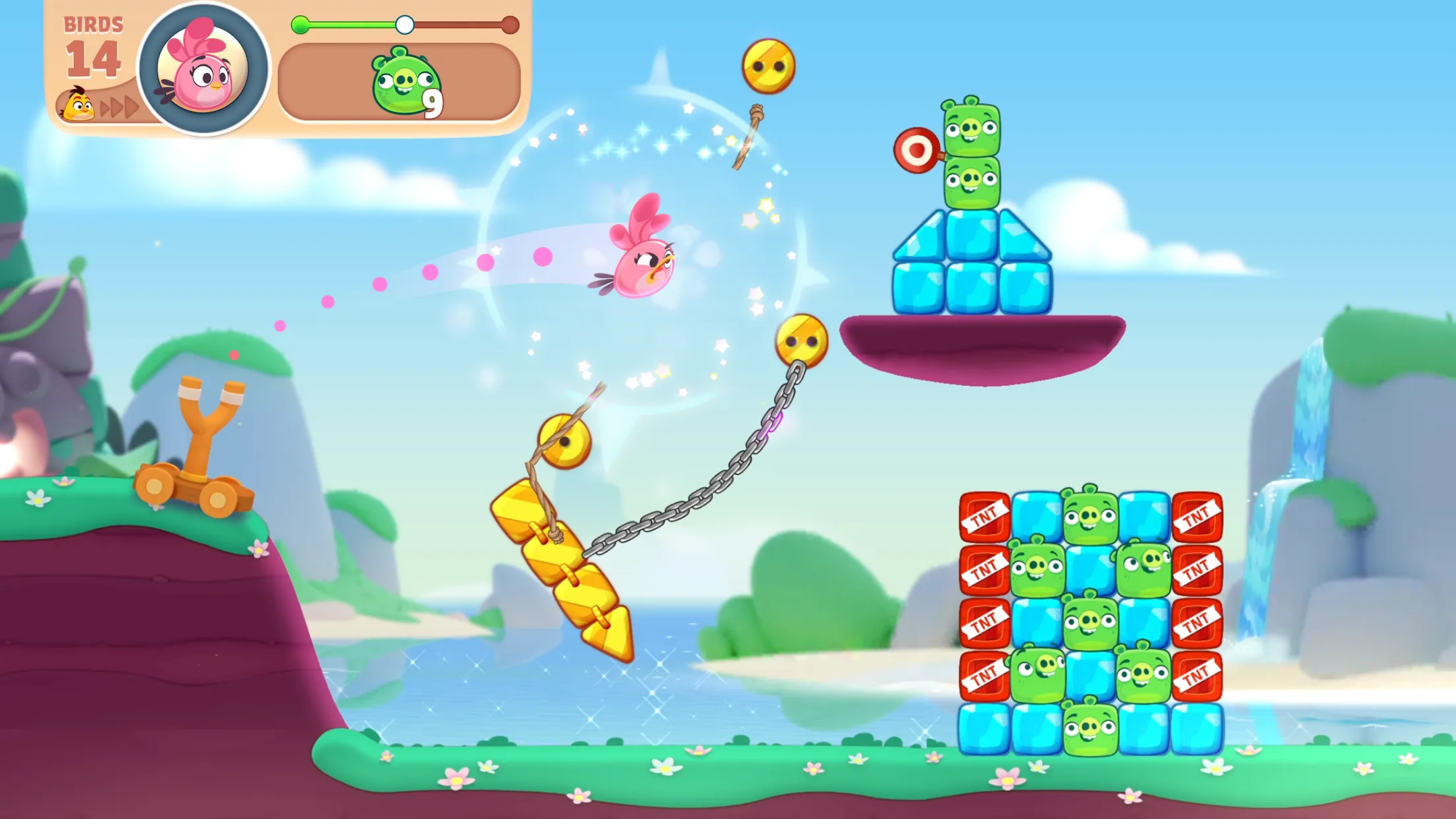Tap the wooden slingshot on the cliff
Image resolution: width=1456 pixels, height=819 pixels.
[204, 442]
